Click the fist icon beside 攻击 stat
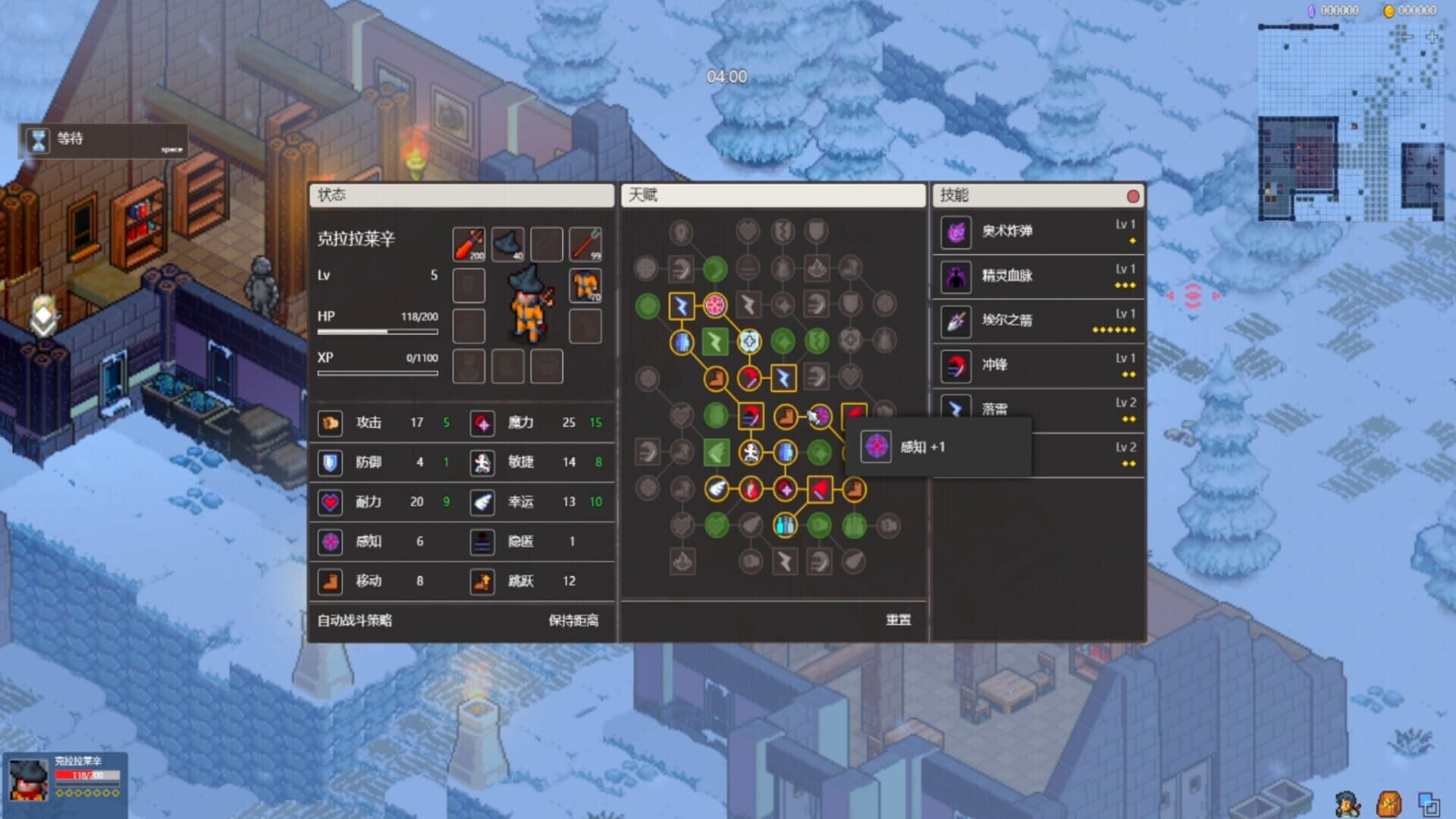This screenshot has width=1456, height=819. pos(331,424)
